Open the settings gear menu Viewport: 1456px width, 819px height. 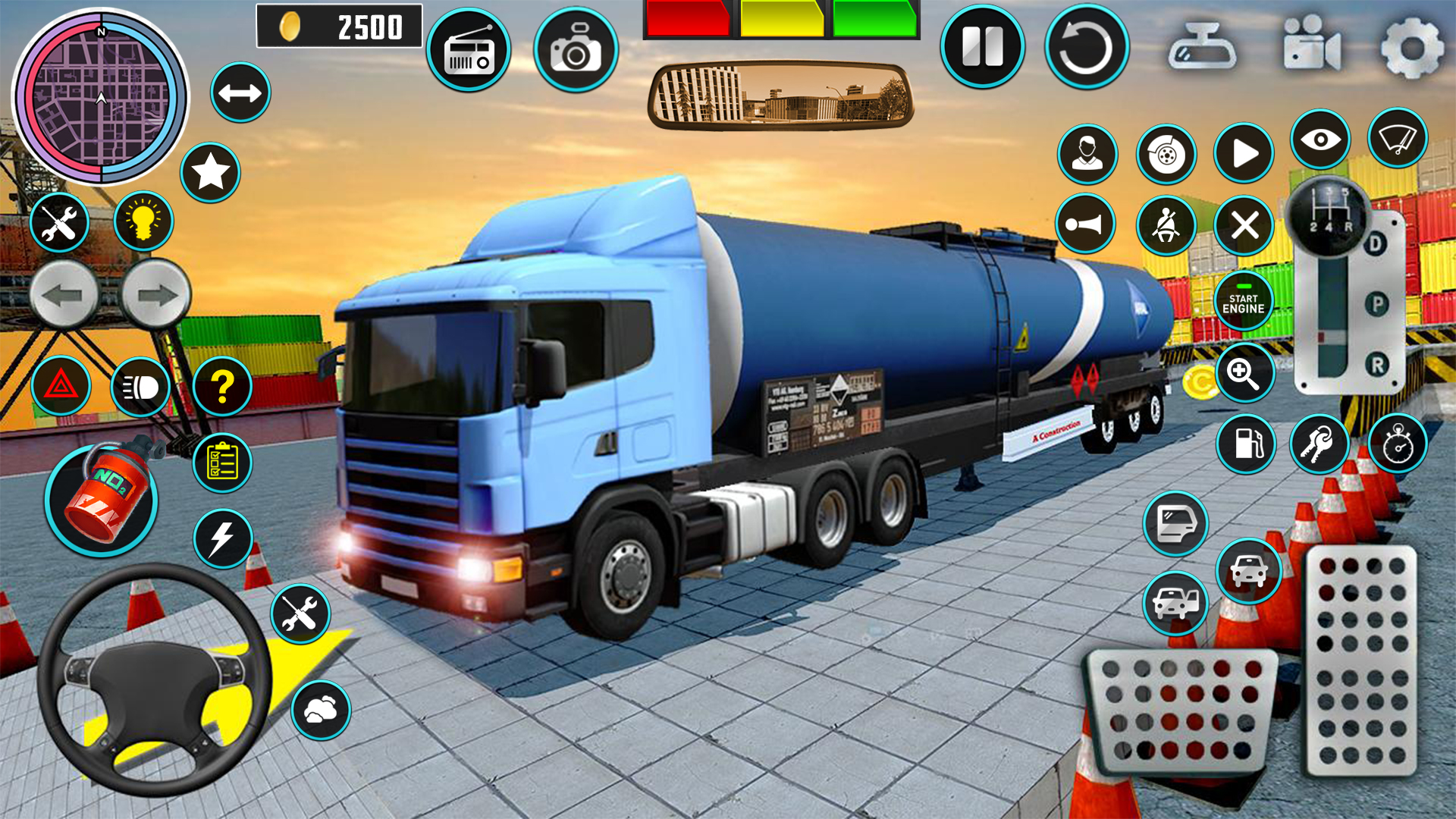click(x=1414, y=49)
